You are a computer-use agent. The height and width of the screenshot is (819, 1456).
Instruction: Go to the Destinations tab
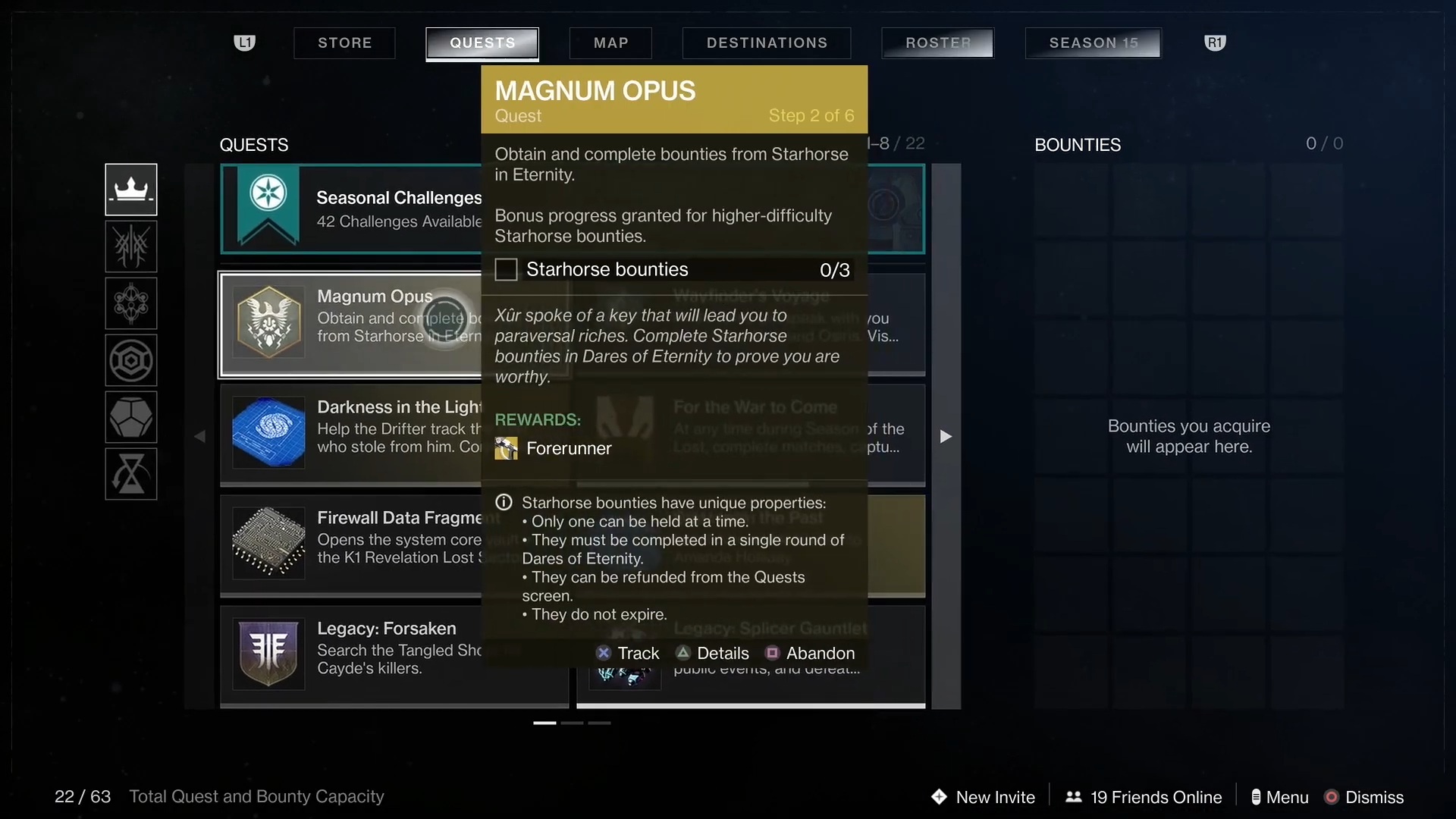coord(767,43)
